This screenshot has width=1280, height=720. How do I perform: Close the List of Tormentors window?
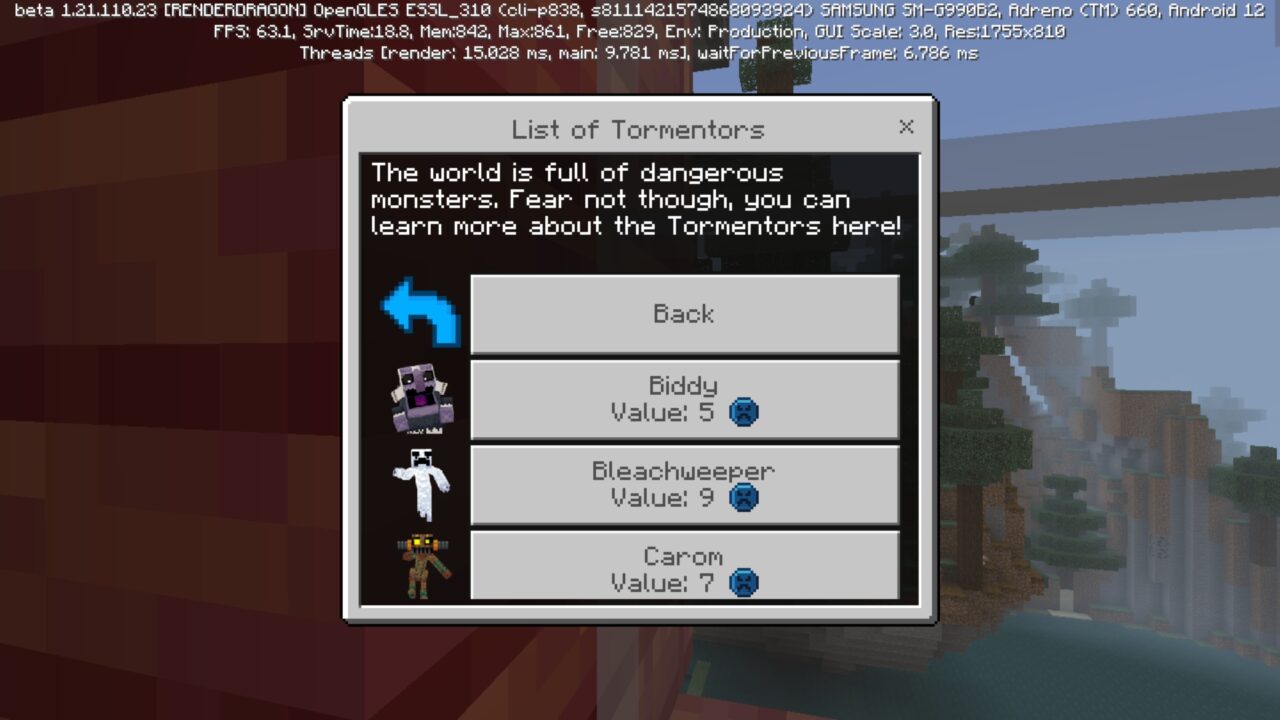tap(906, 127)
